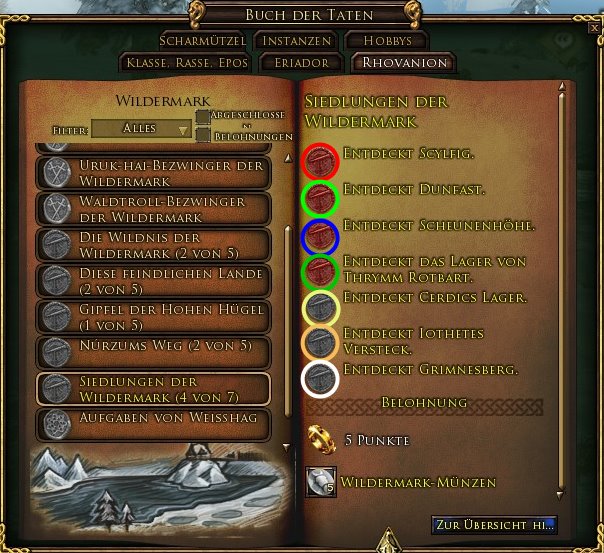Select Siedlungen der Wildermark deed entry
604x553 pixels.
[153, 388]
